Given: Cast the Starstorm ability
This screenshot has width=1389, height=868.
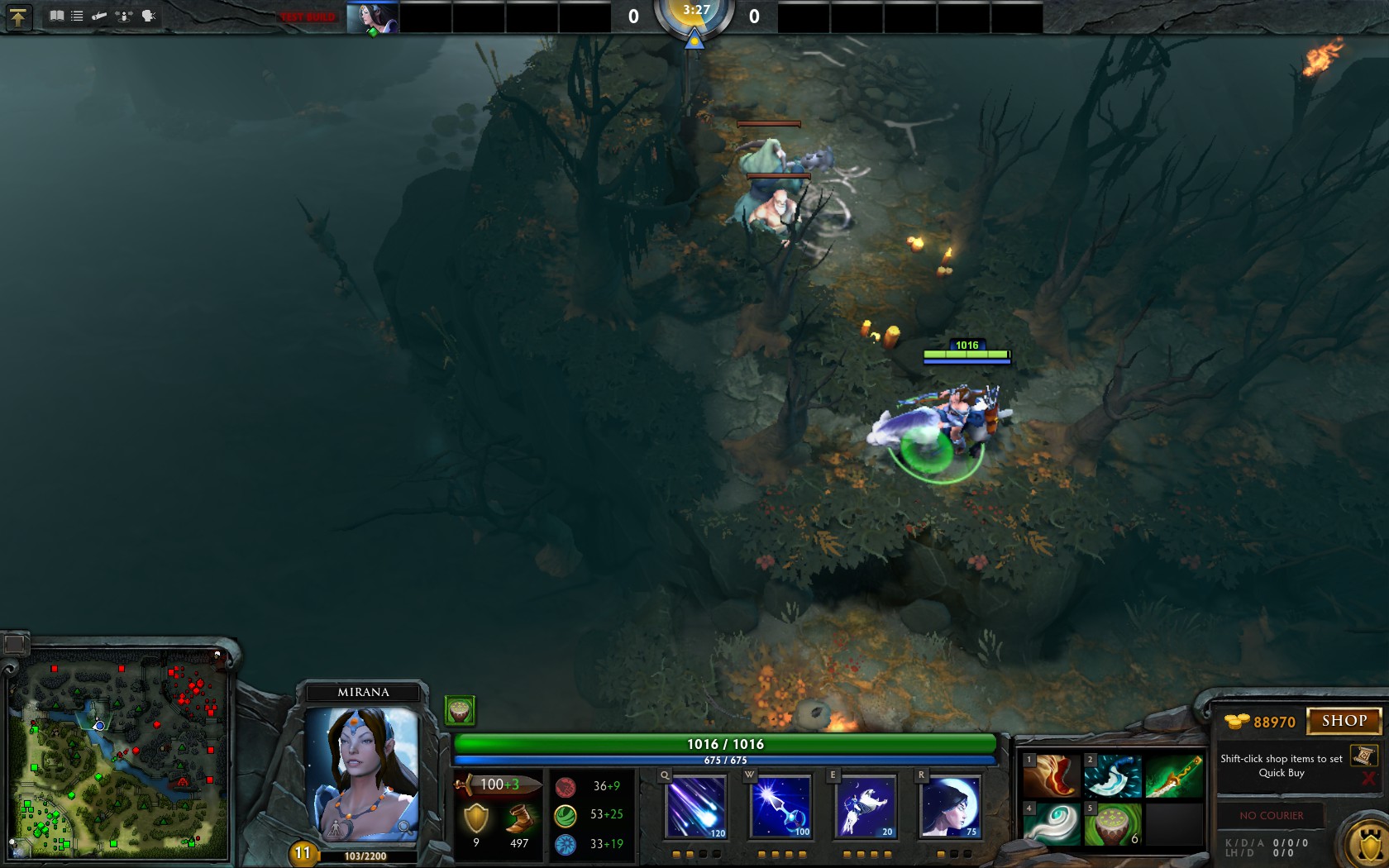Looking at the screenshot, I should 696,806.
